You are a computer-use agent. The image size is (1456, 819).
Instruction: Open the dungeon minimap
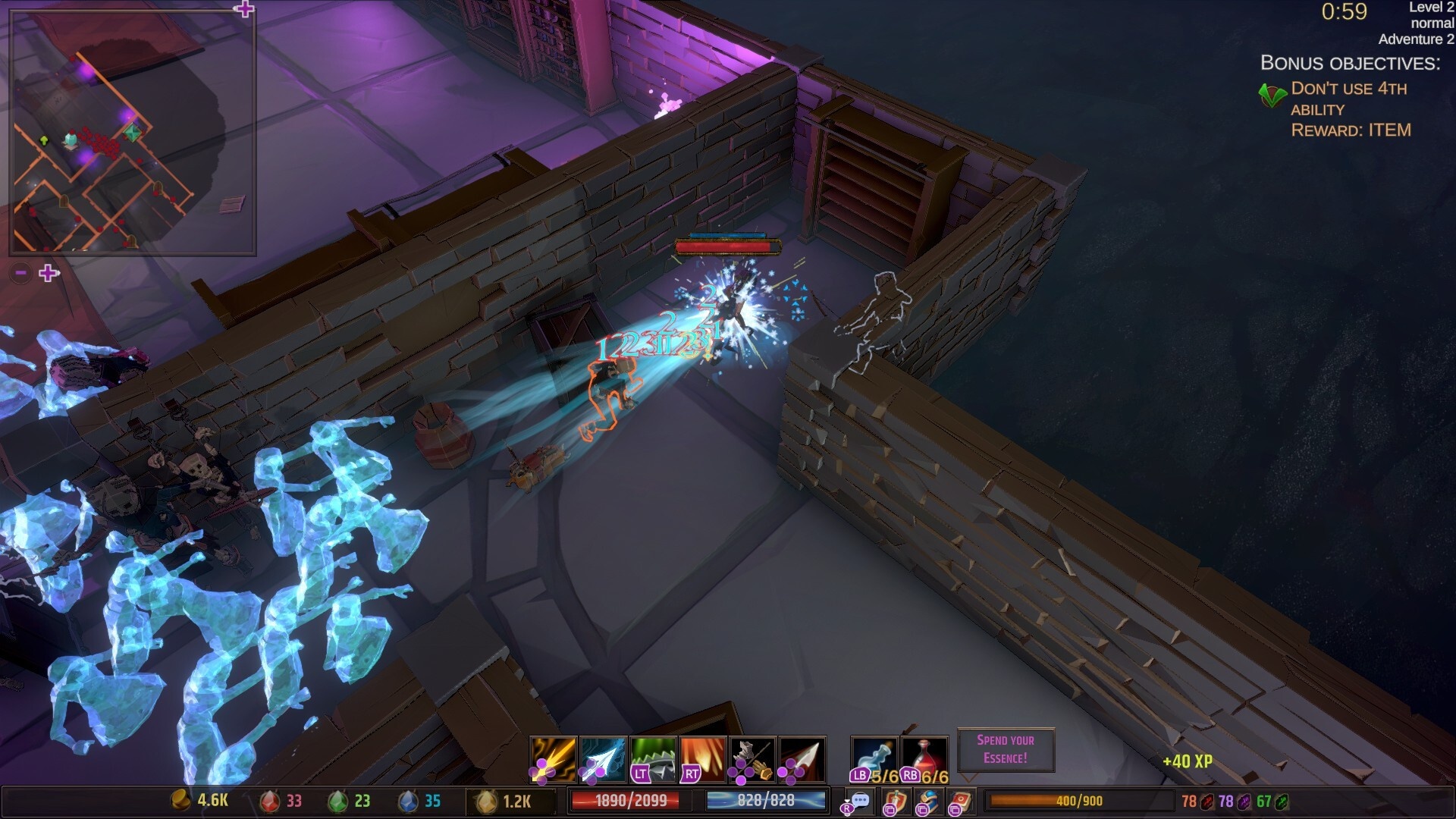pyautogui.click(x=133, y=133)
